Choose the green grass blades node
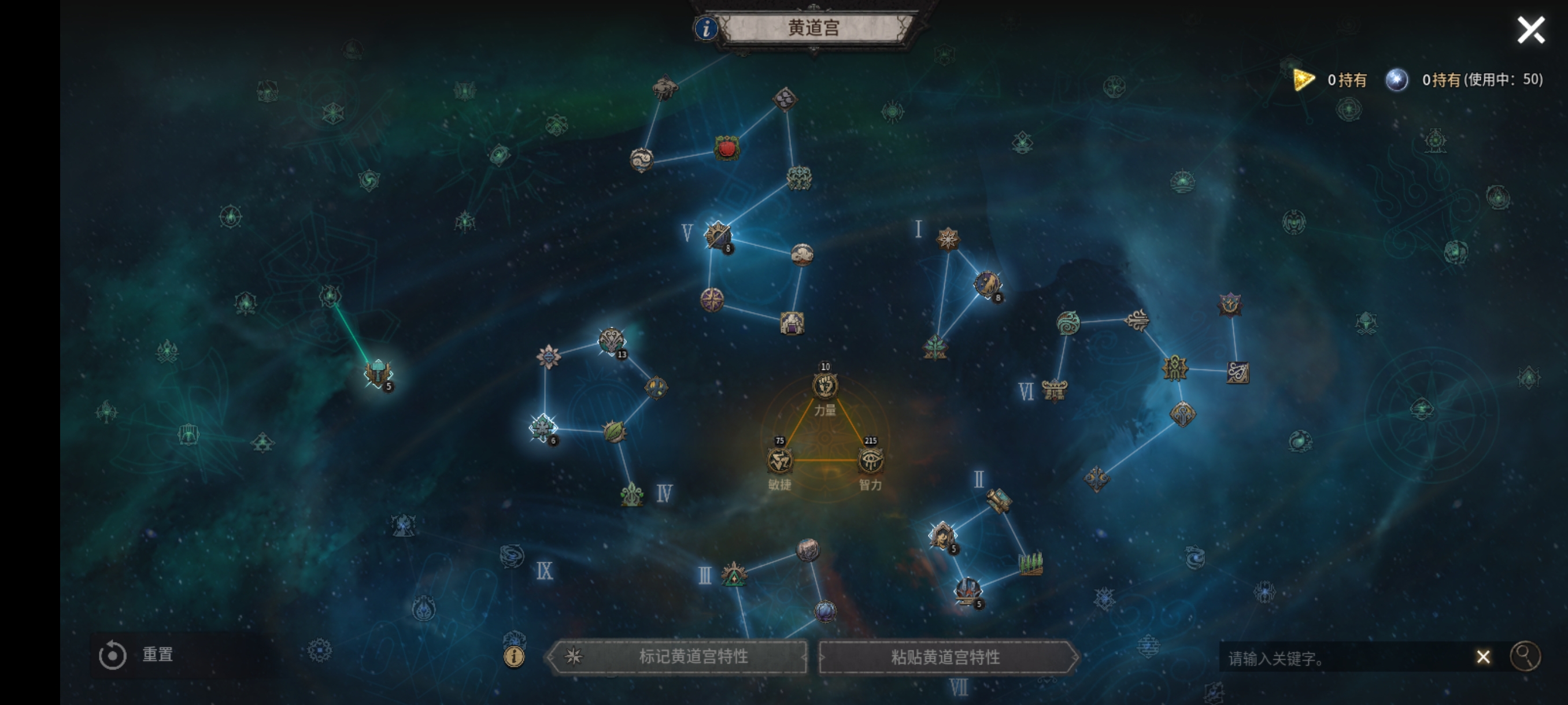 pyautogui.click(x=1030, y=563)
